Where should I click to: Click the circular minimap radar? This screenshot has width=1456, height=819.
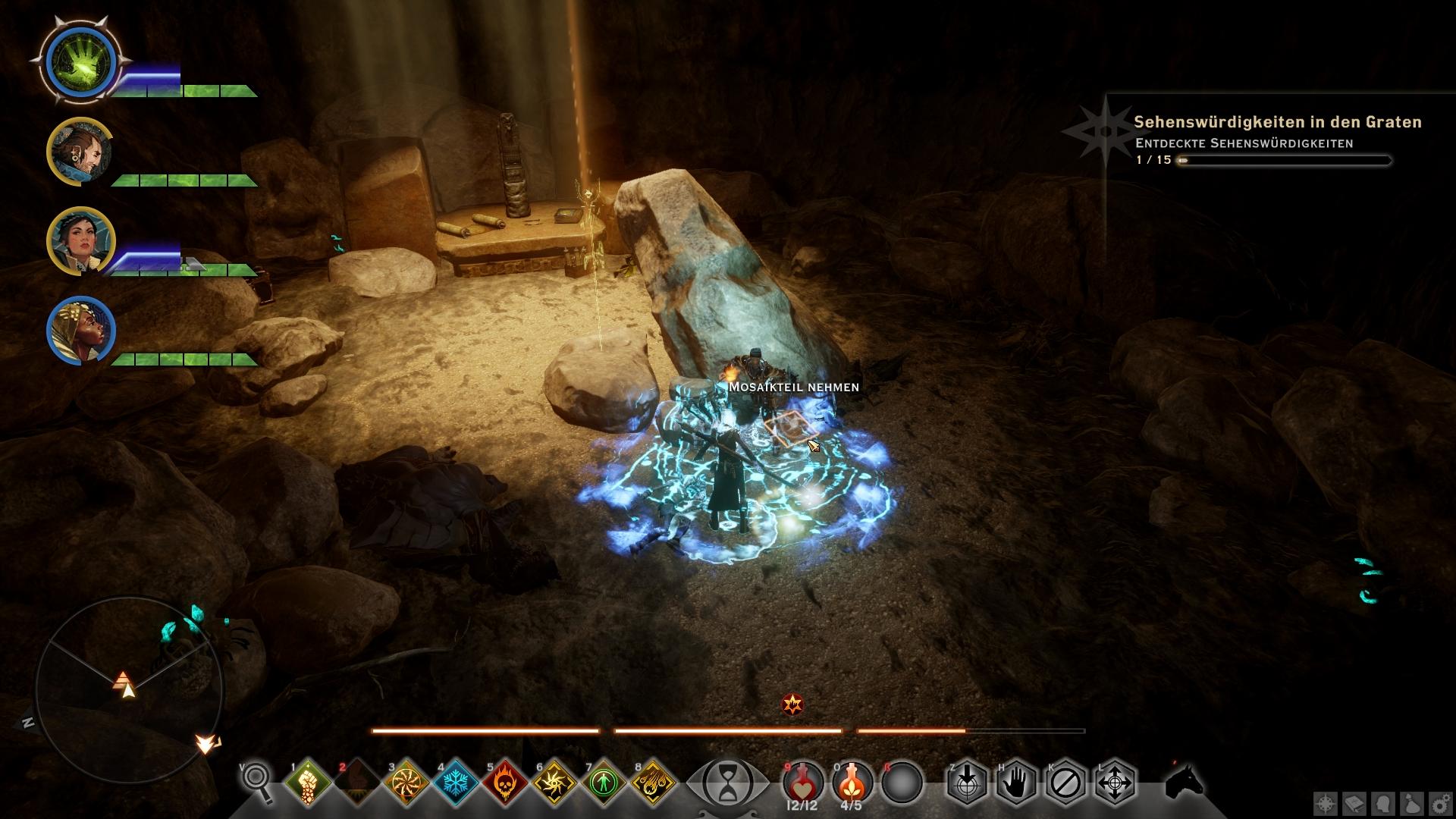129,689
